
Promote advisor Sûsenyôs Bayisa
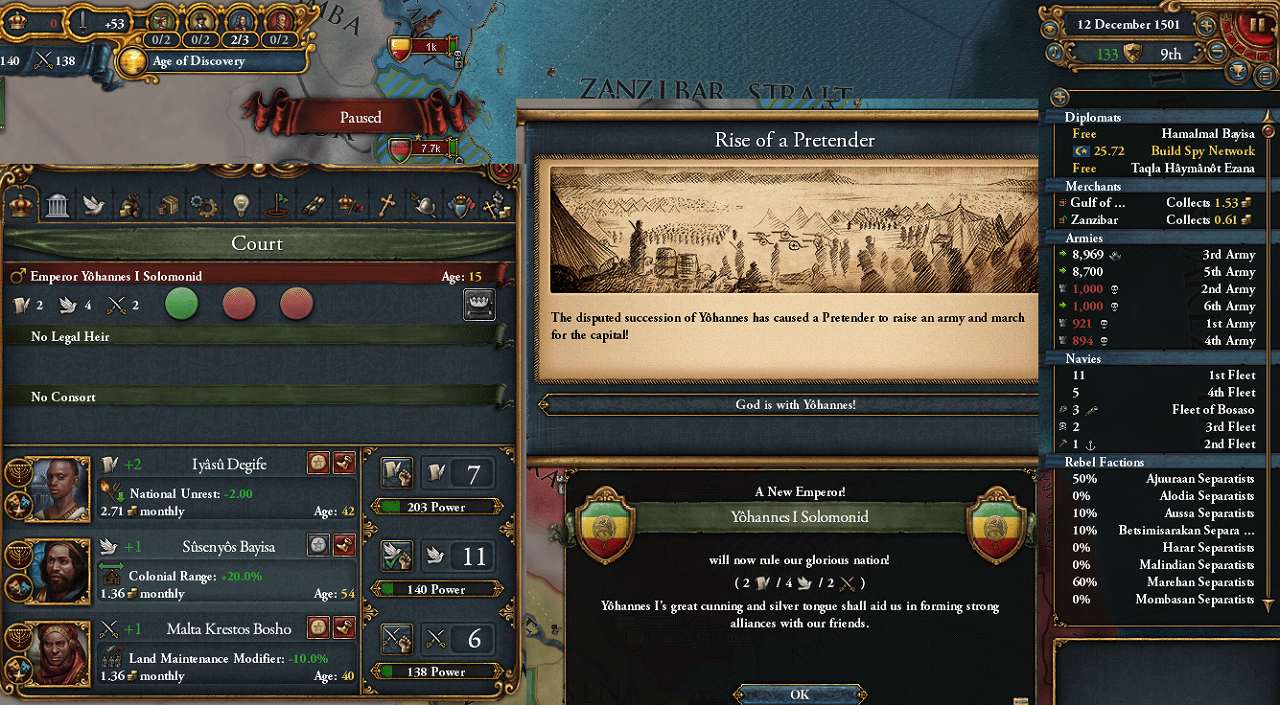point(318,545)
